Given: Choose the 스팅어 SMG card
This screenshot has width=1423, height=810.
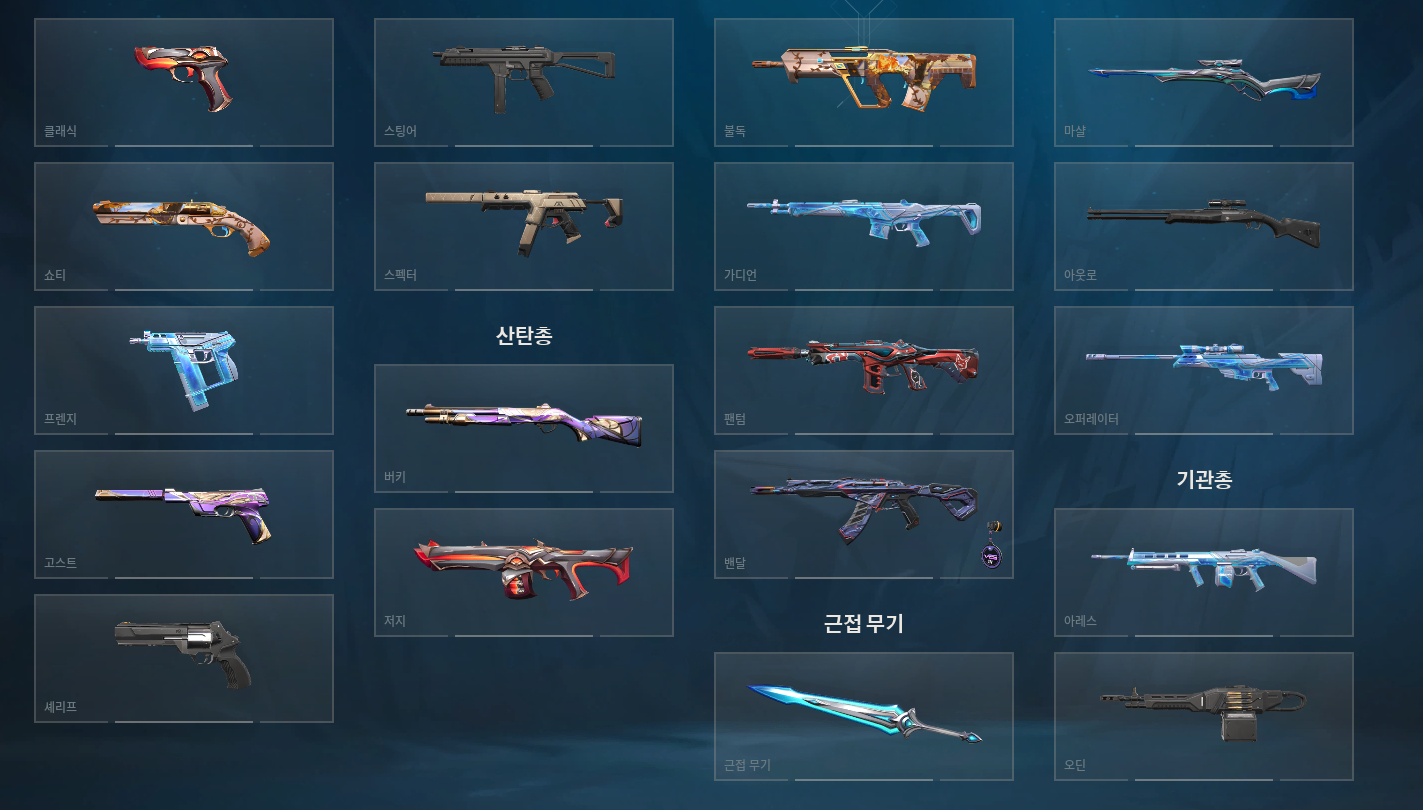Looking at the screenshot, I should click(x=524, y=82).
